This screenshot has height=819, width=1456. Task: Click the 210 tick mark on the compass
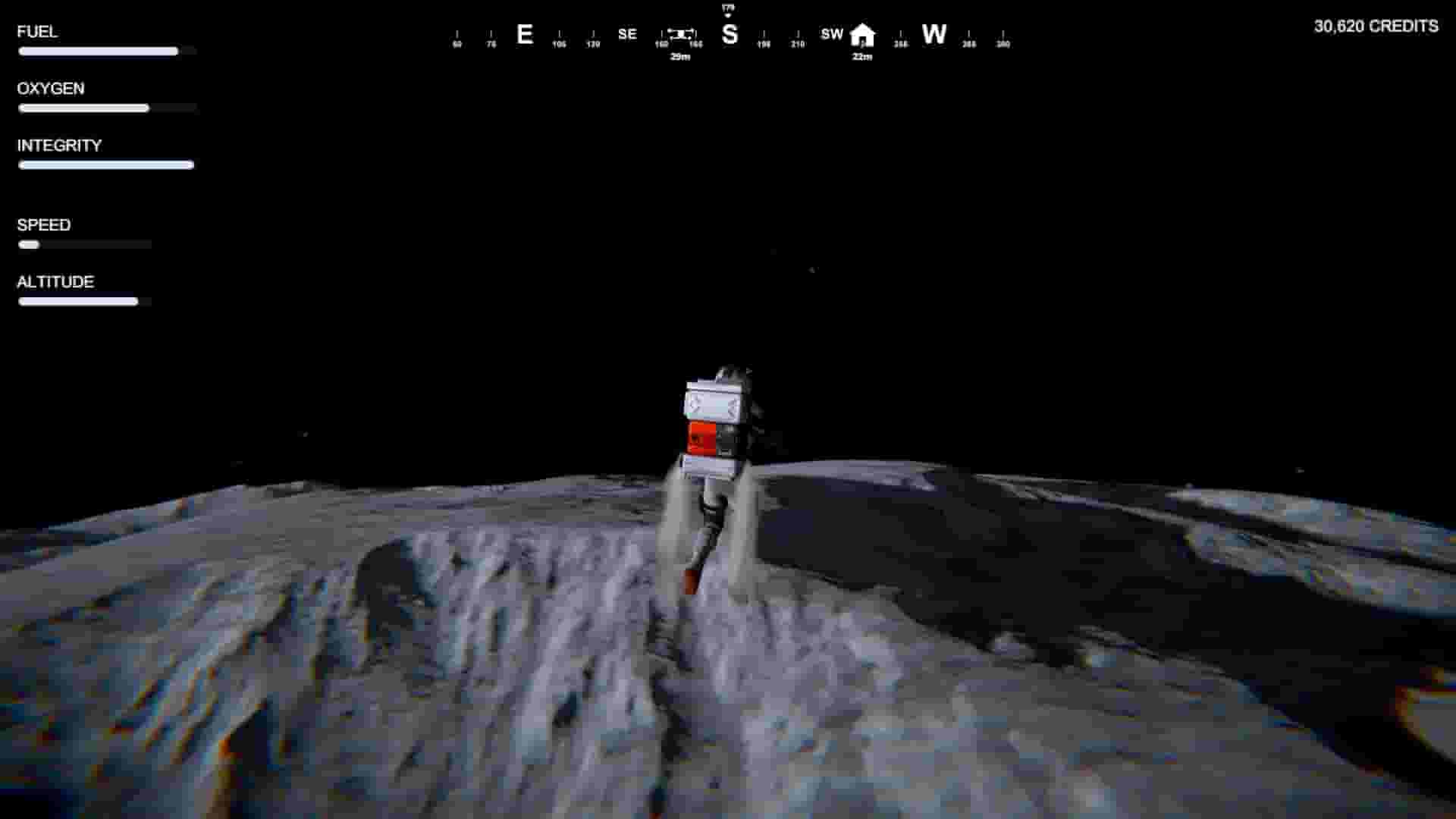(797, 43)
